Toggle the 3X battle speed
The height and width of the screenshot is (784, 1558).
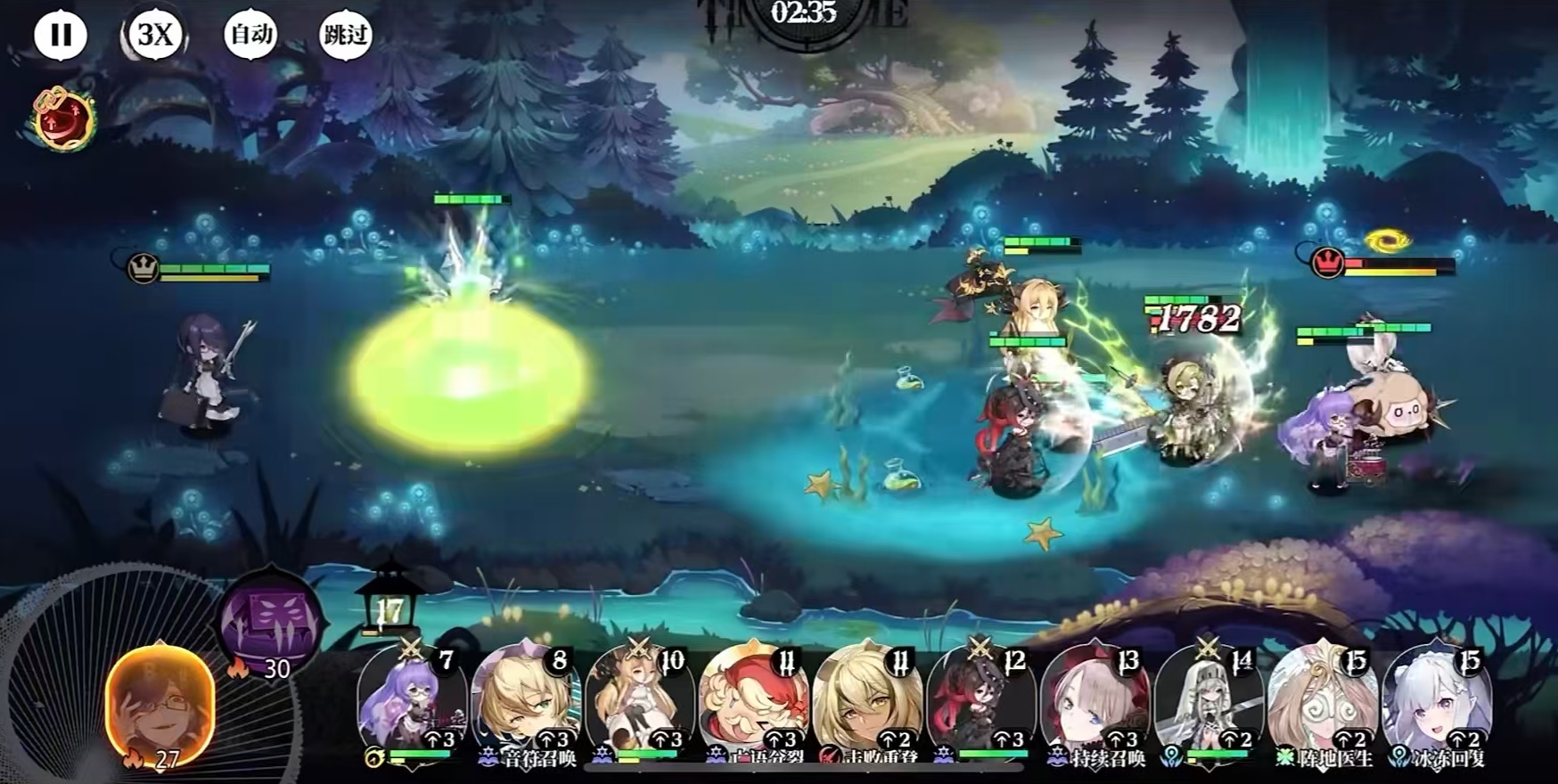pyautogui.click(x=155, y=36)
